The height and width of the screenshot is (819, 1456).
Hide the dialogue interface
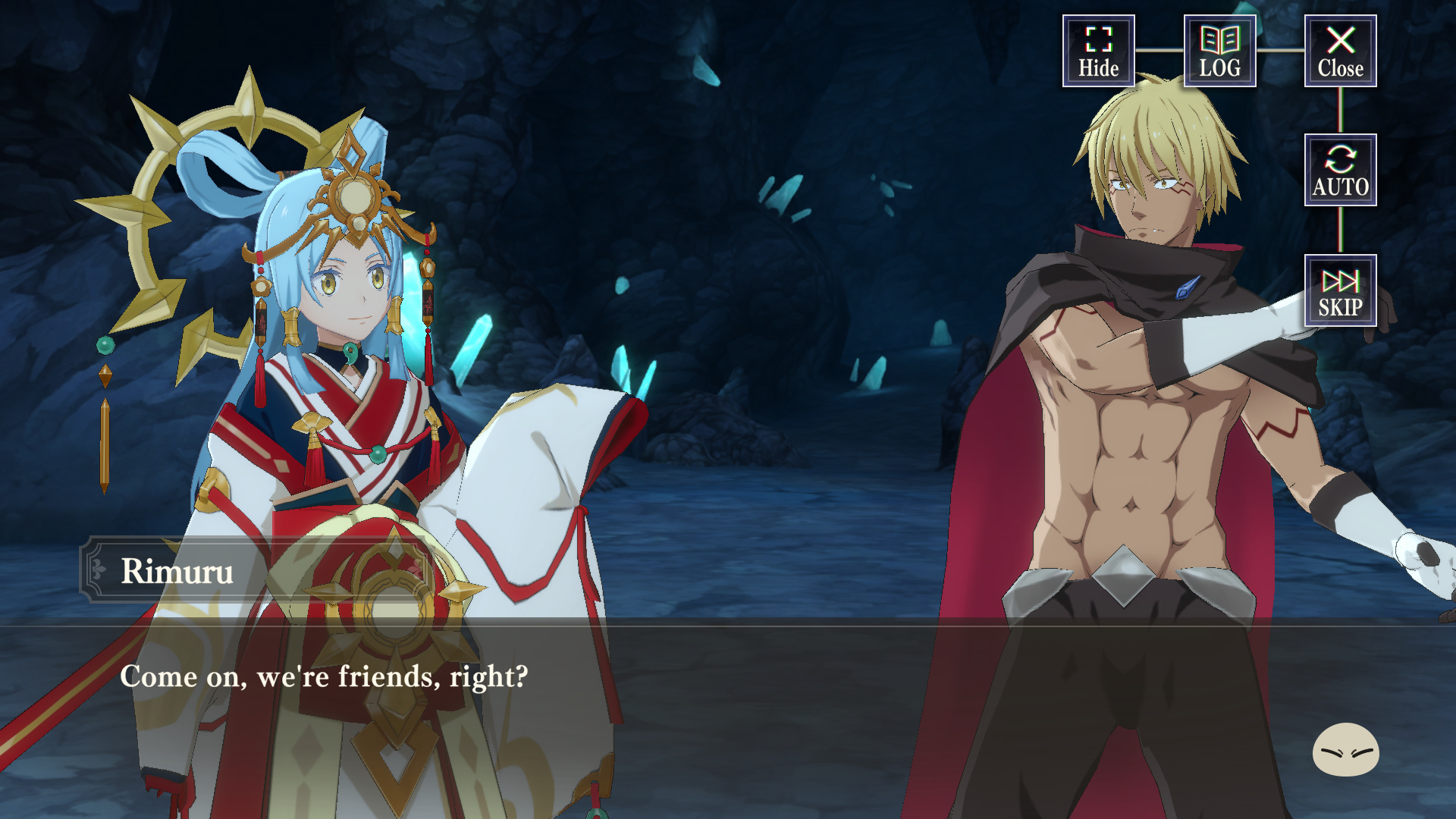[x=1098, y=51]
